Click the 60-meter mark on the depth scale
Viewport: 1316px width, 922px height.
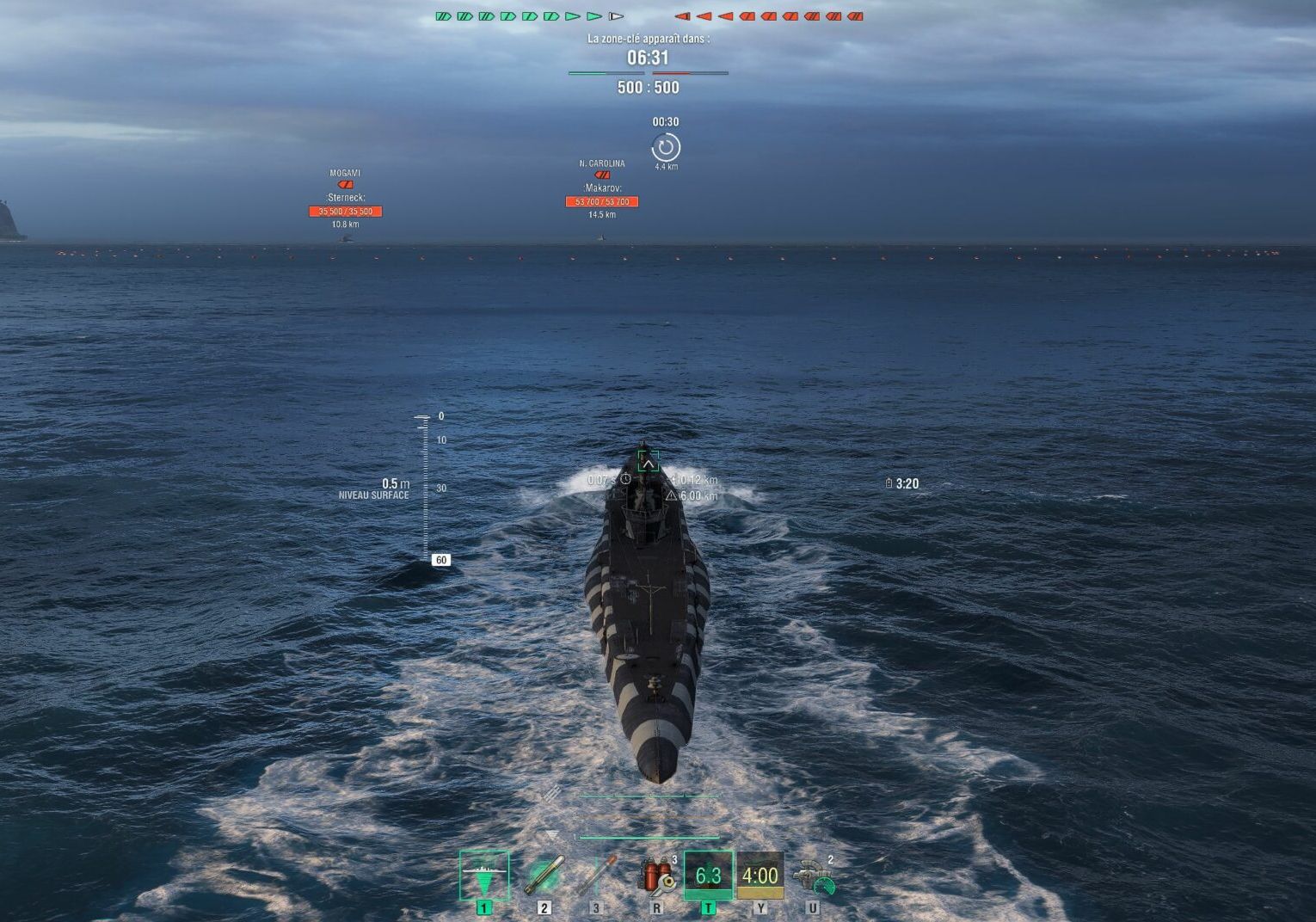(440, 559)
